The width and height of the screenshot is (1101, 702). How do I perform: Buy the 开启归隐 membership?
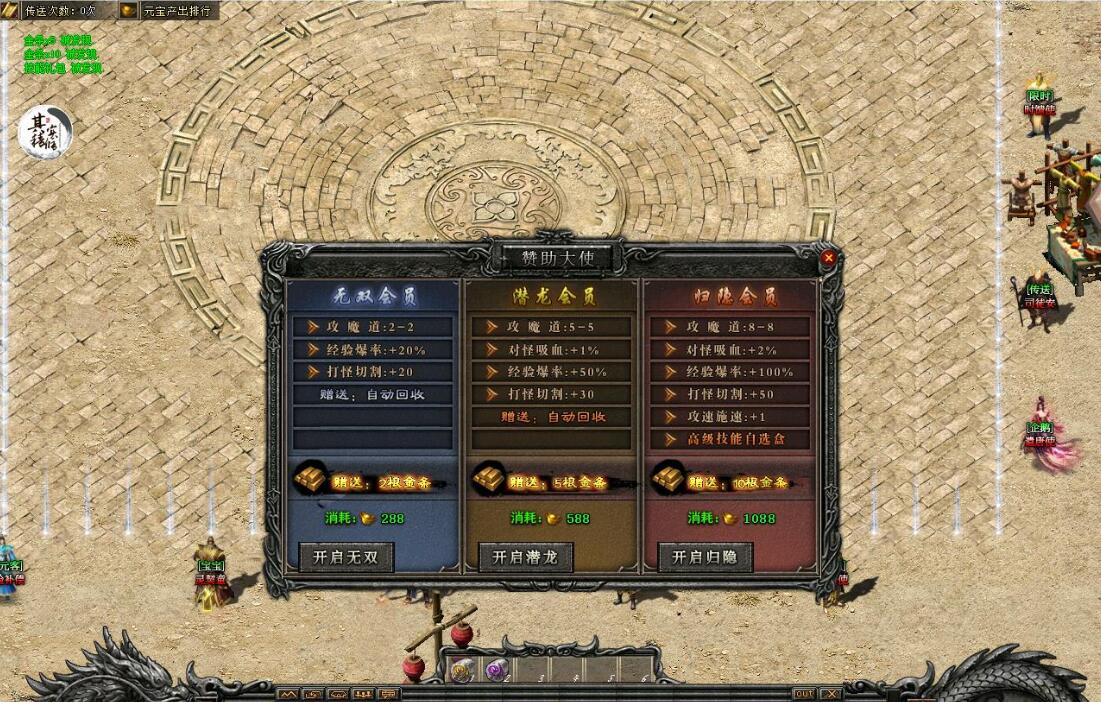tap(704, 557)
